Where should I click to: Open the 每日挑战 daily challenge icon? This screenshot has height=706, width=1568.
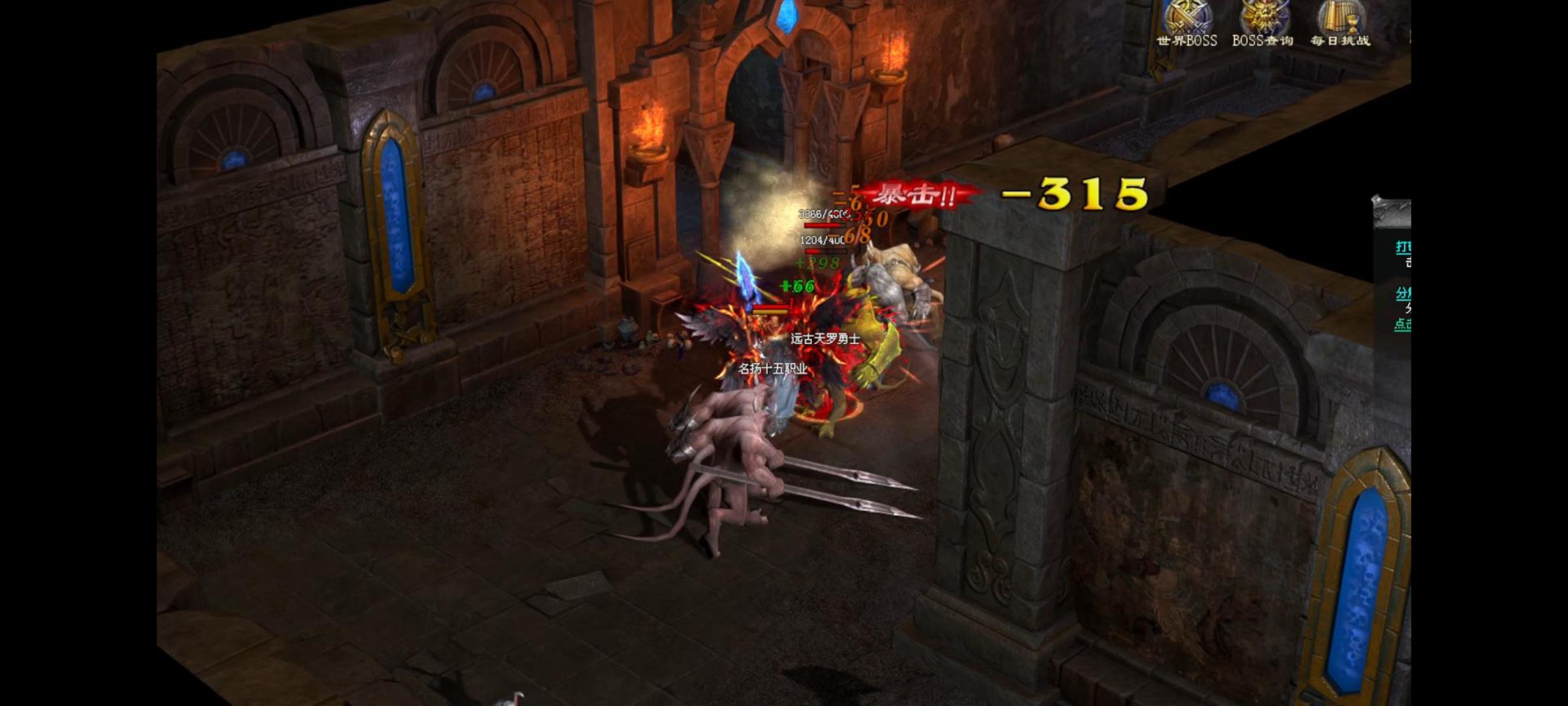pyautogui.click(x=1340, y=21)
